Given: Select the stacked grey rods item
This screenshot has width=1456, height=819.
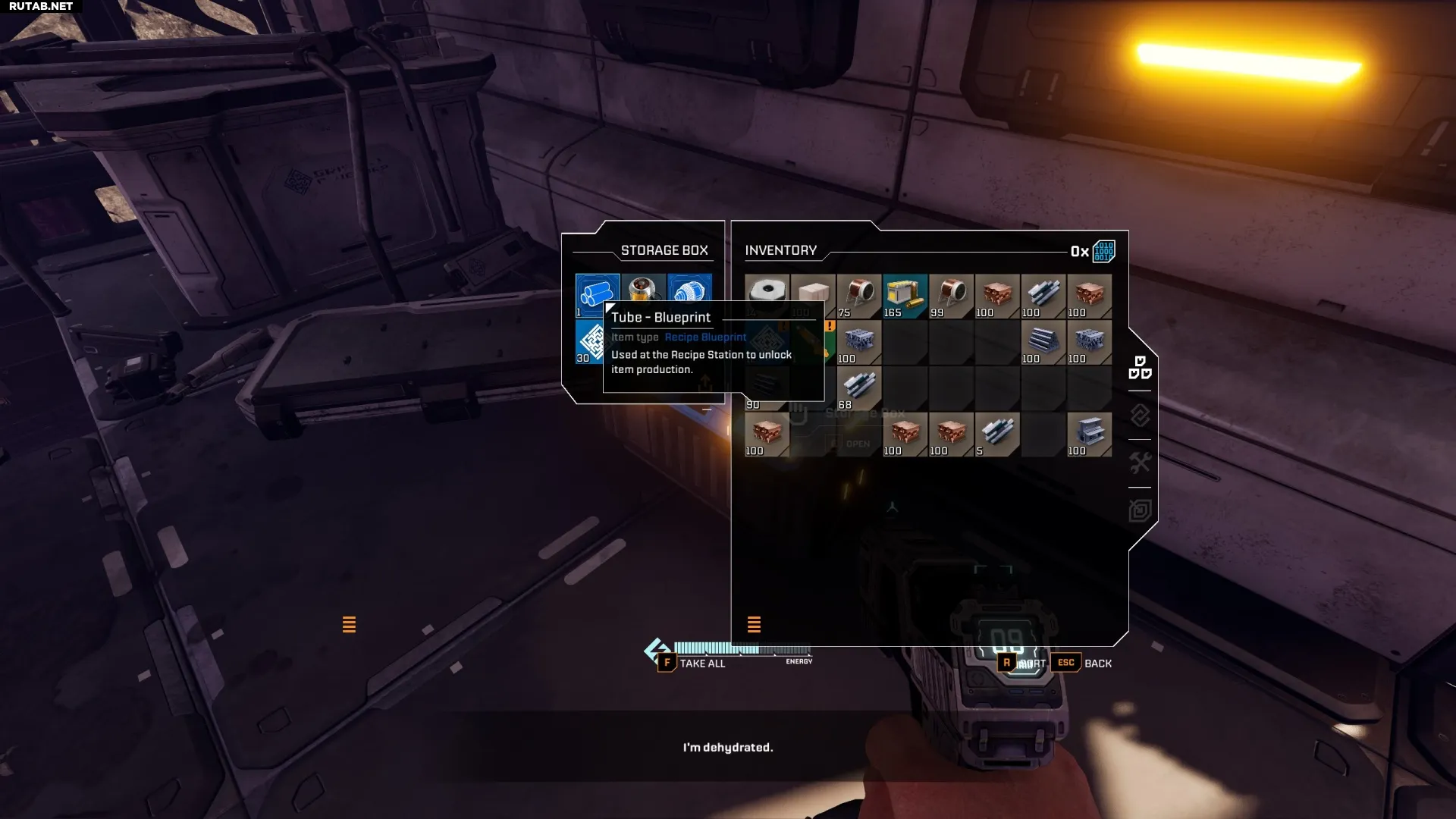Looking at the screenshot, I should pyautogui.click(x=1043, y=342).
